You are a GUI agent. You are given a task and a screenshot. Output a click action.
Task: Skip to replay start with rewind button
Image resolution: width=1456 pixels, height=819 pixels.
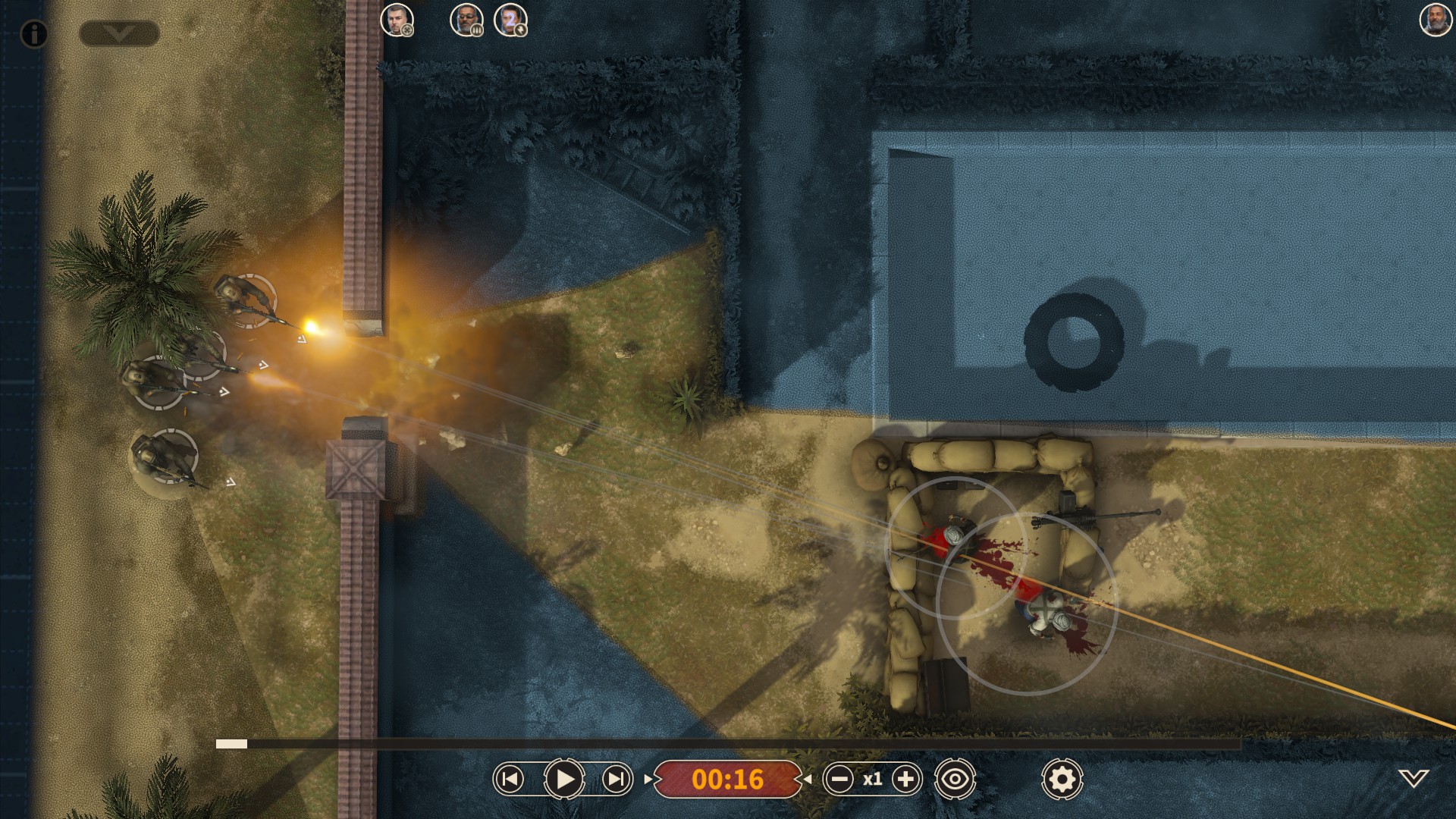(510, 778)
